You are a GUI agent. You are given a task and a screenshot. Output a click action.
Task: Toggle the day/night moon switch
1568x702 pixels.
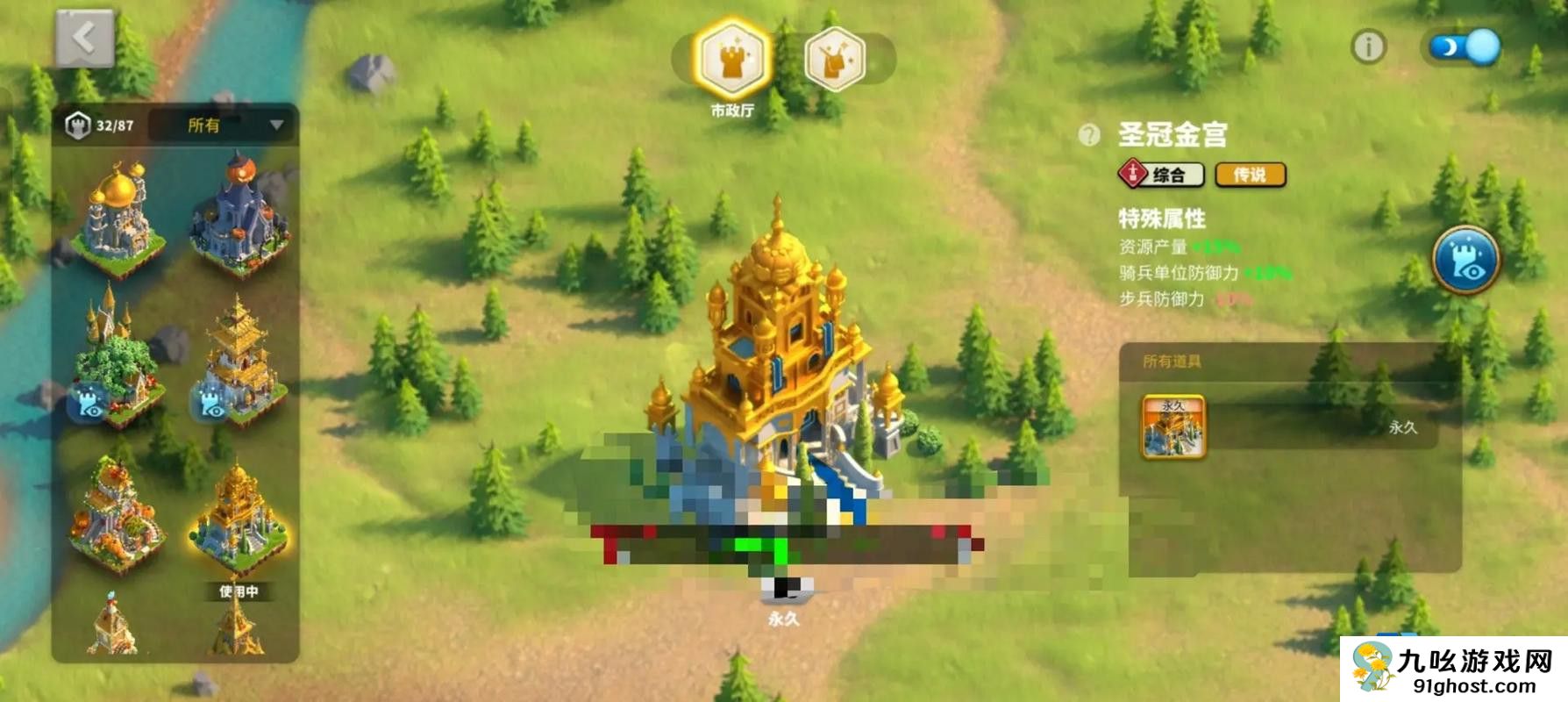click(x=1465, y=47)
